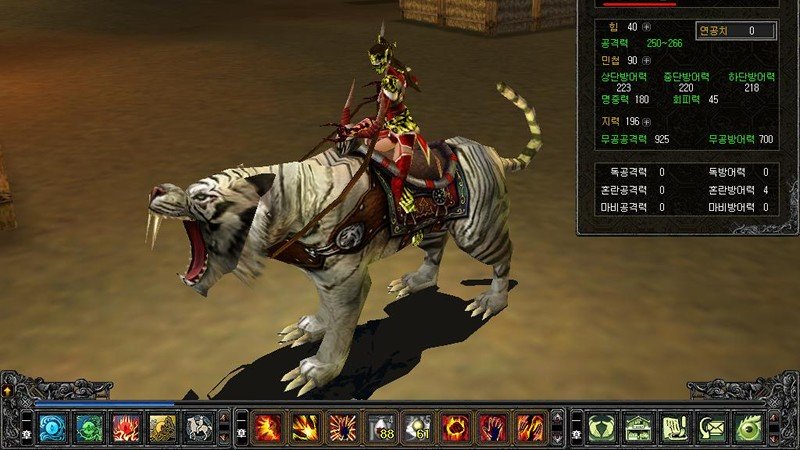Add a point to 힘 (strength)
The width and height of the screenshot is (800, 450).
tap(646, 27)
